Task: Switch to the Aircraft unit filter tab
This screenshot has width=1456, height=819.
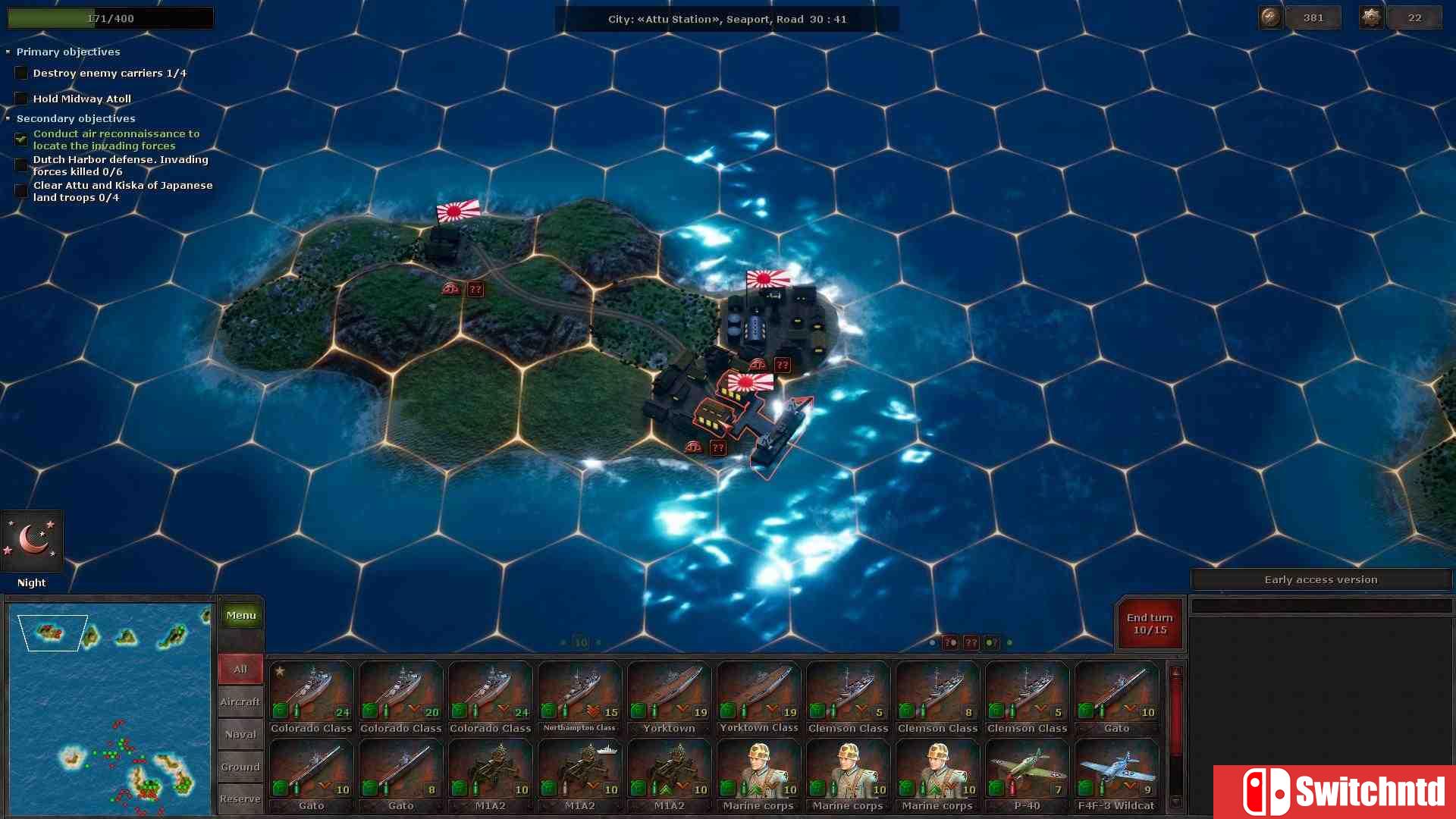Action: coord(240,701)
